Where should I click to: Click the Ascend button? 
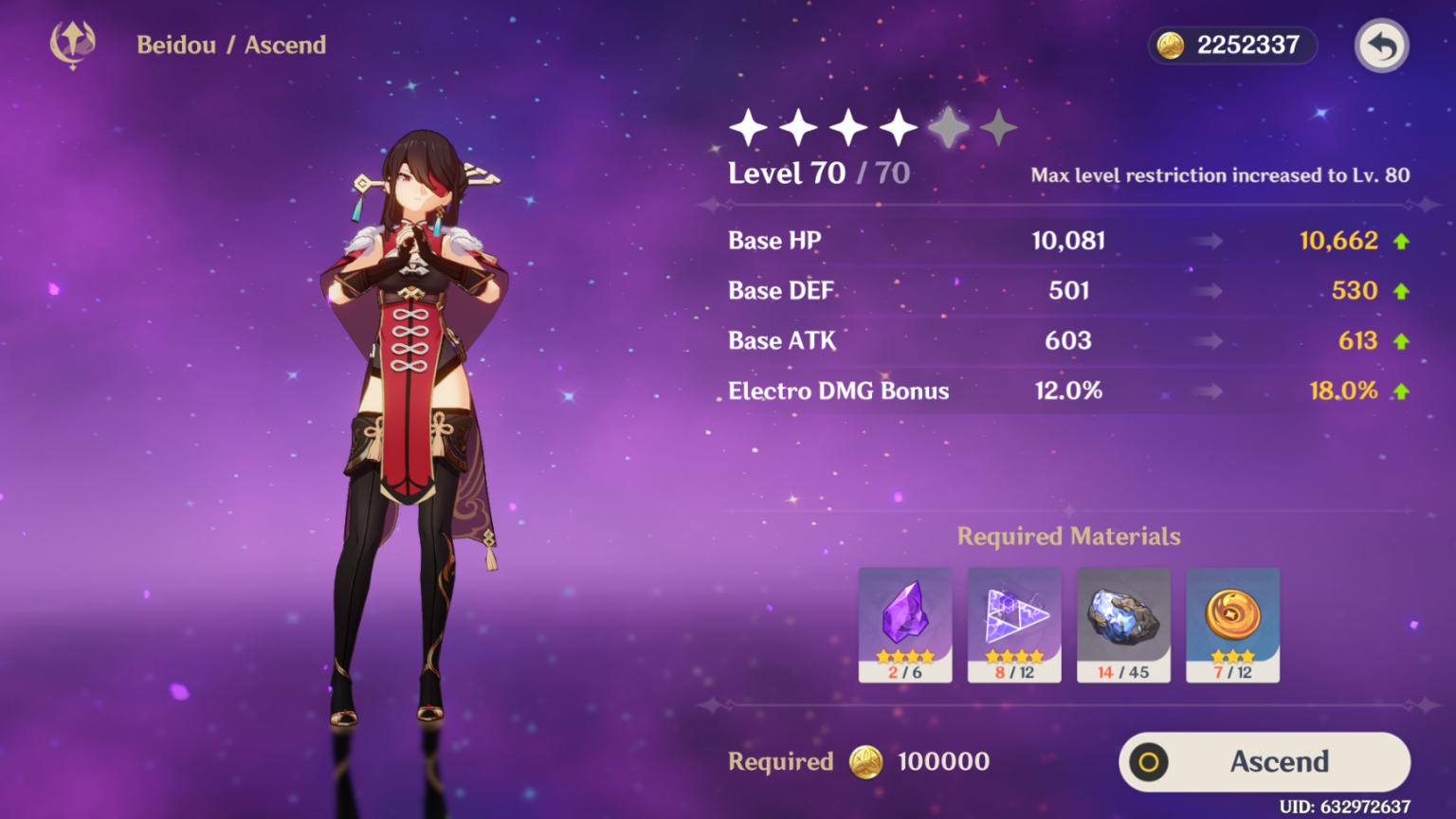tap(1264, 761)
